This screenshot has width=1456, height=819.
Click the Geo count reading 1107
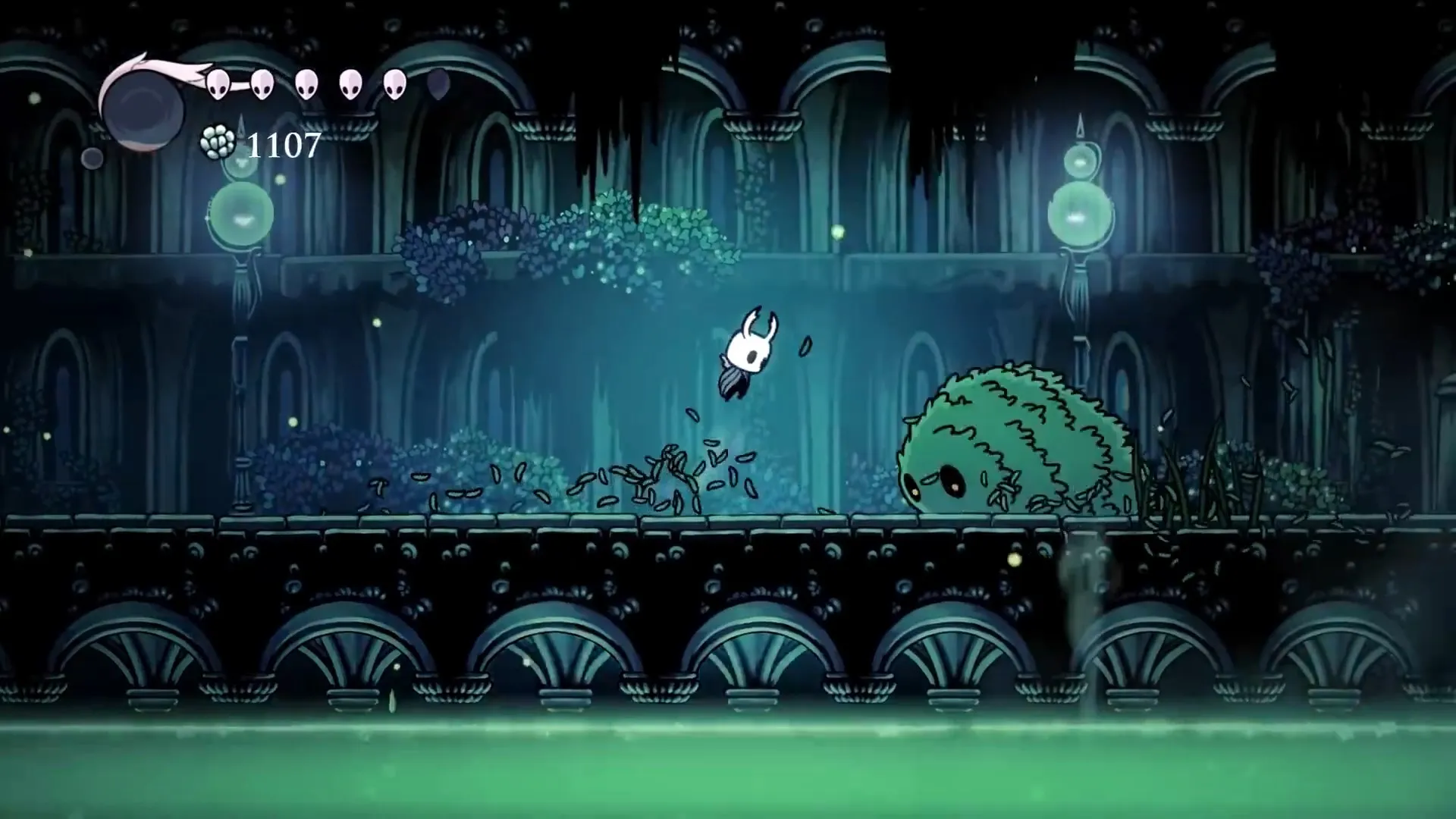click(x=284, y=146)
